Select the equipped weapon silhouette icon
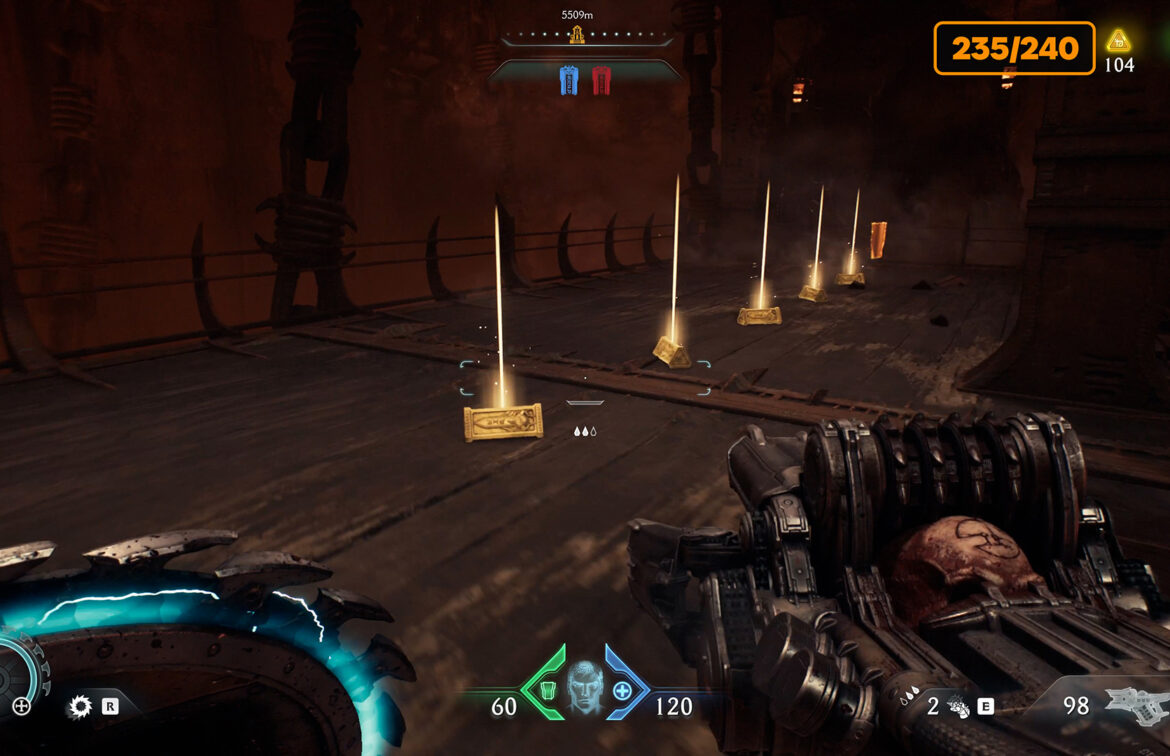The height and width of the screenshot is (756, 1170). pyautogui.click(x=1136, y=706)
